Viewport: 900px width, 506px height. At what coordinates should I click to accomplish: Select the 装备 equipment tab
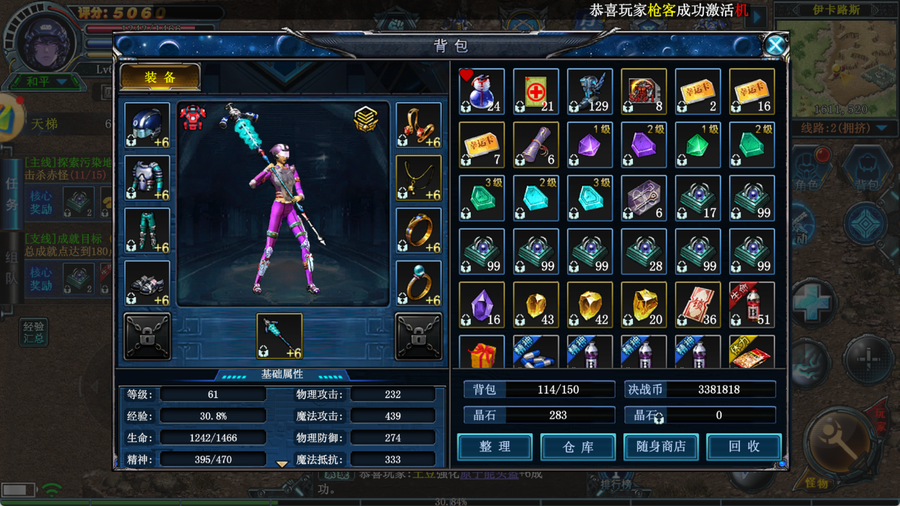click(x=160, y=77)
